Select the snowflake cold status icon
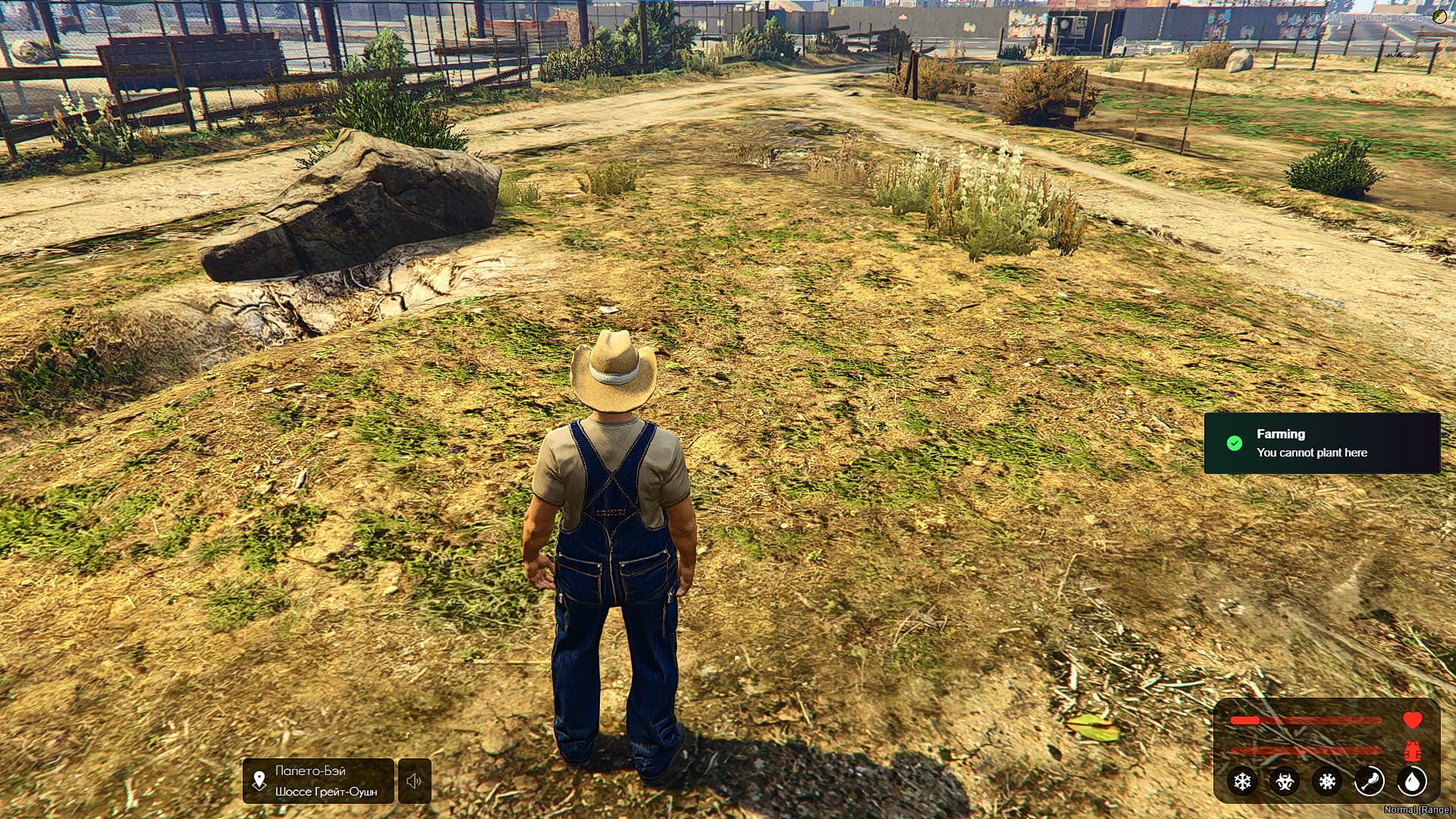This screenshot has width=1456, height=819. coord(1241,782)
